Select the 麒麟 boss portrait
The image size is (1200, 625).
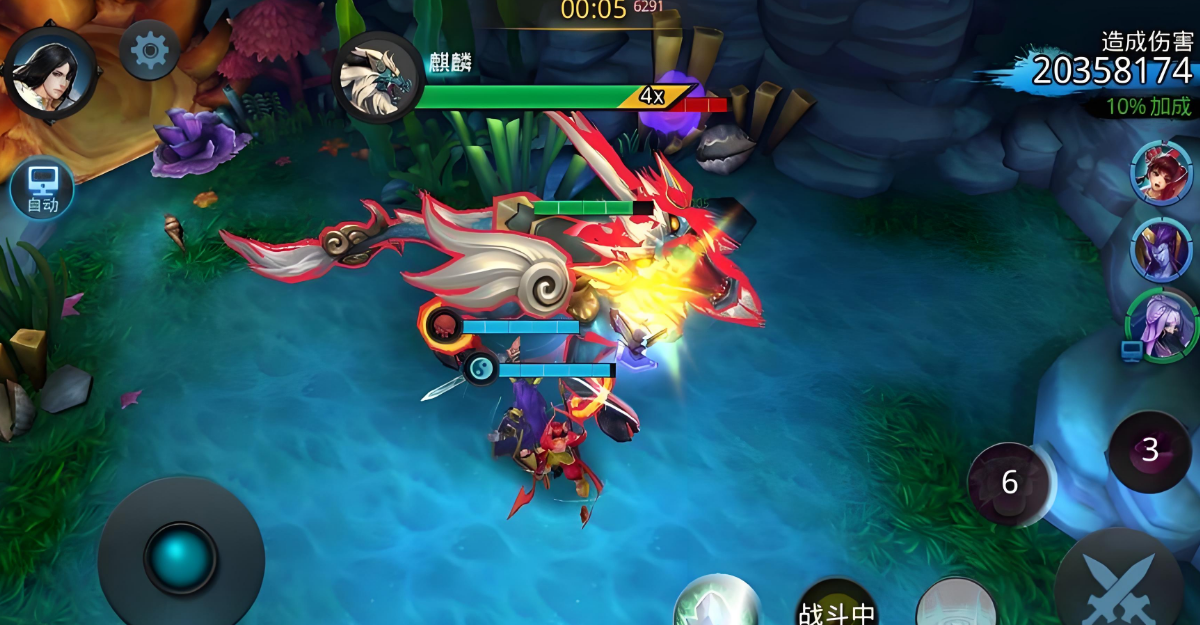coord(379,77)
